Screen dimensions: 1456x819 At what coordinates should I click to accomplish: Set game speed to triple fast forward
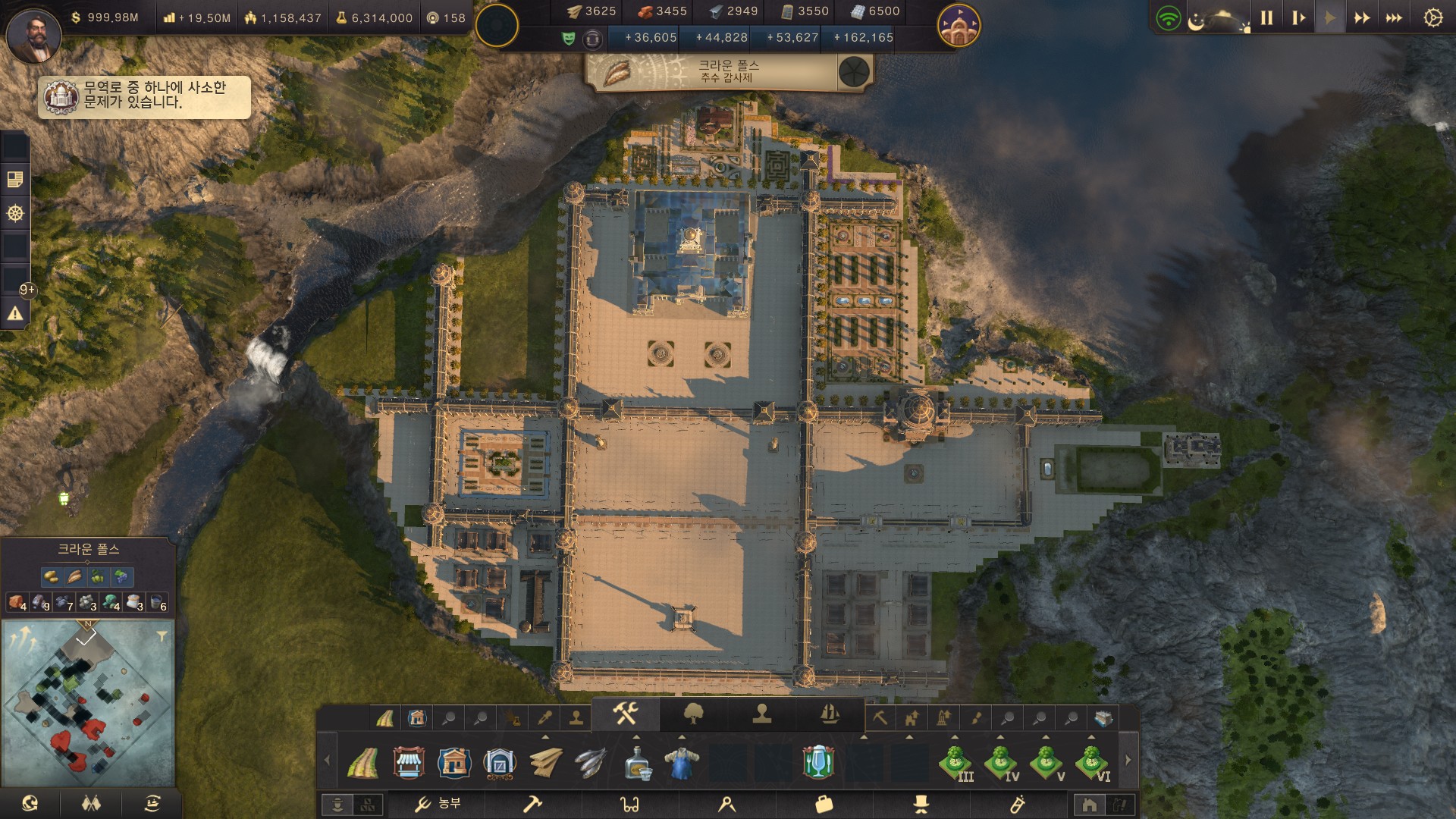(x=1394, y=18)
